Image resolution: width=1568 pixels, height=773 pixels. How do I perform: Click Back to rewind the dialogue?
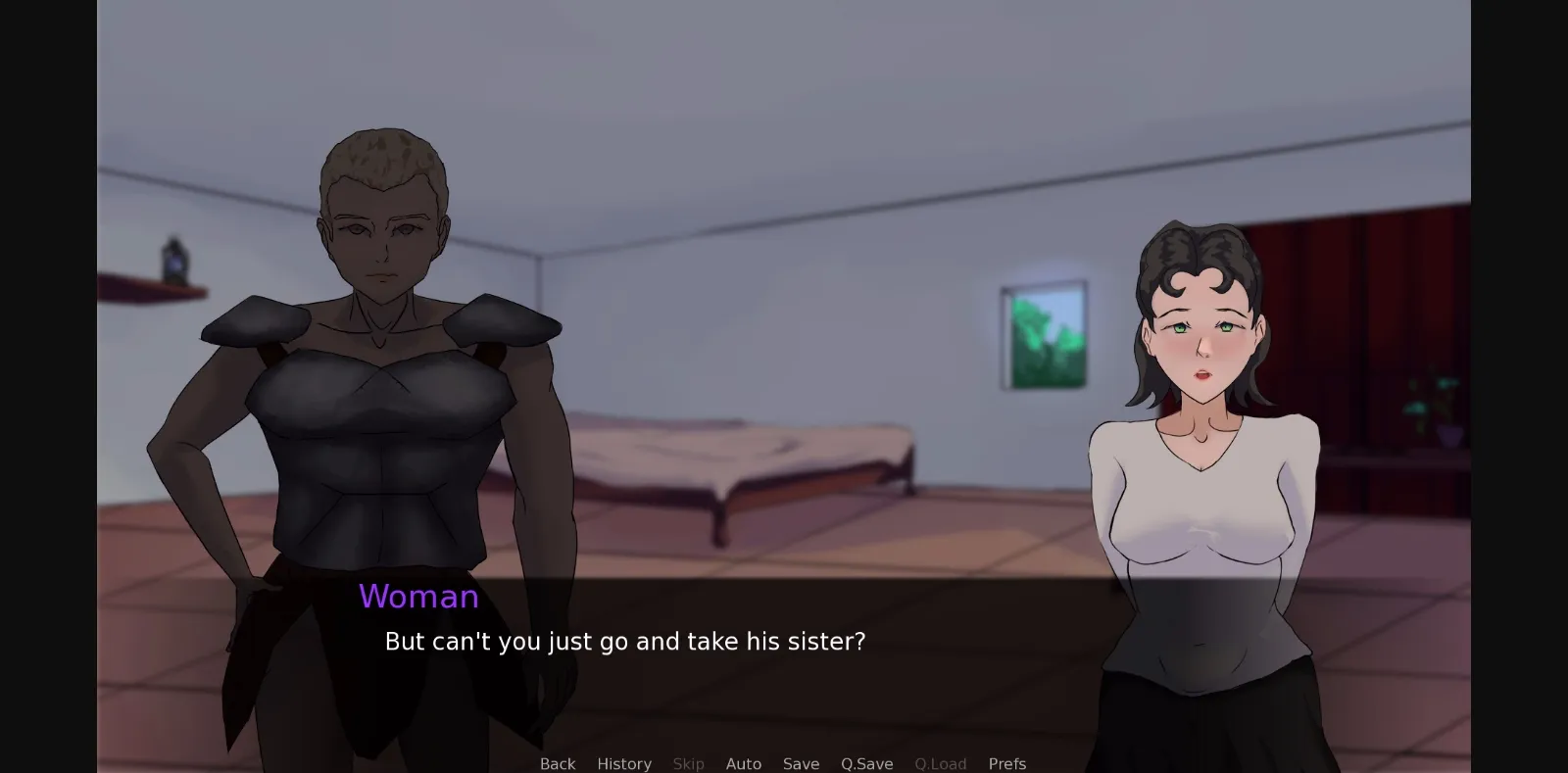tap(557, 763)
